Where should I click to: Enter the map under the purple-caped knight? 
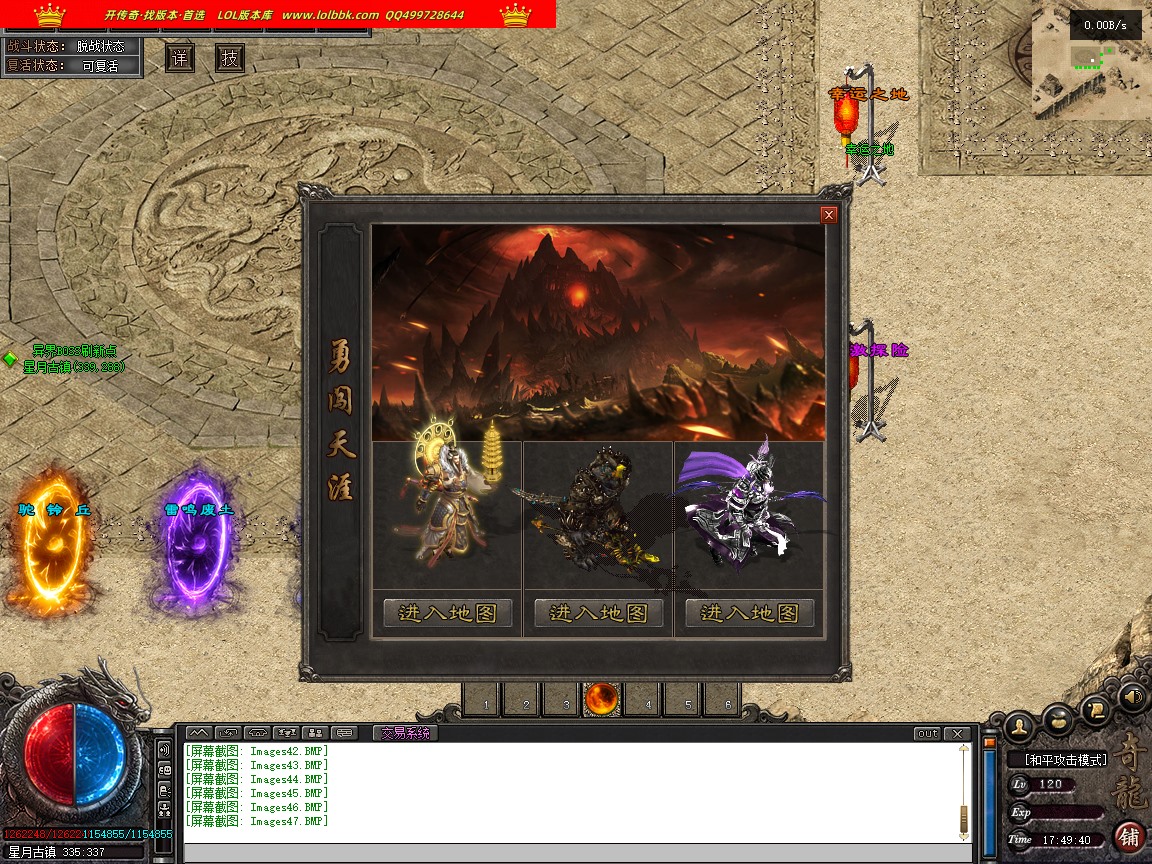pyautogui.click(x=749, y=613)
